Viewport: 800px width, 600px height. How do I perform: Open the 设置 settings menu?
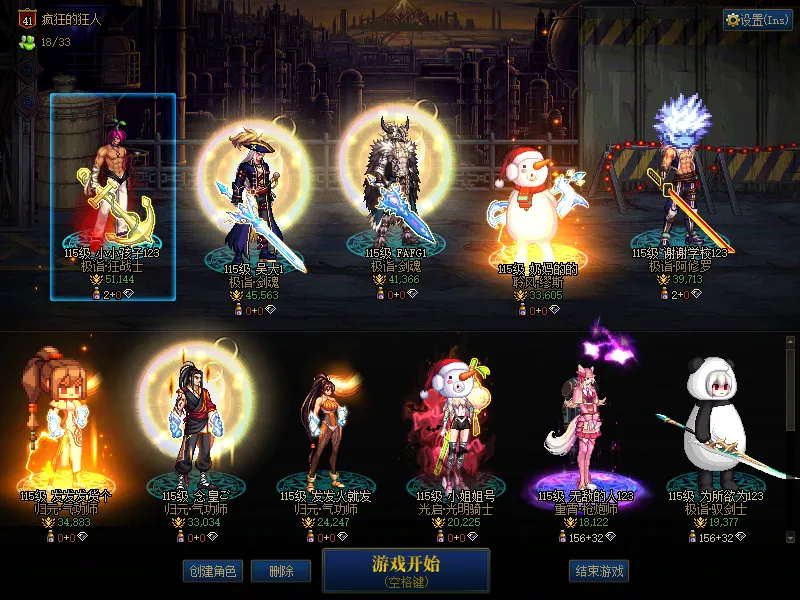(x=758, y=20)
